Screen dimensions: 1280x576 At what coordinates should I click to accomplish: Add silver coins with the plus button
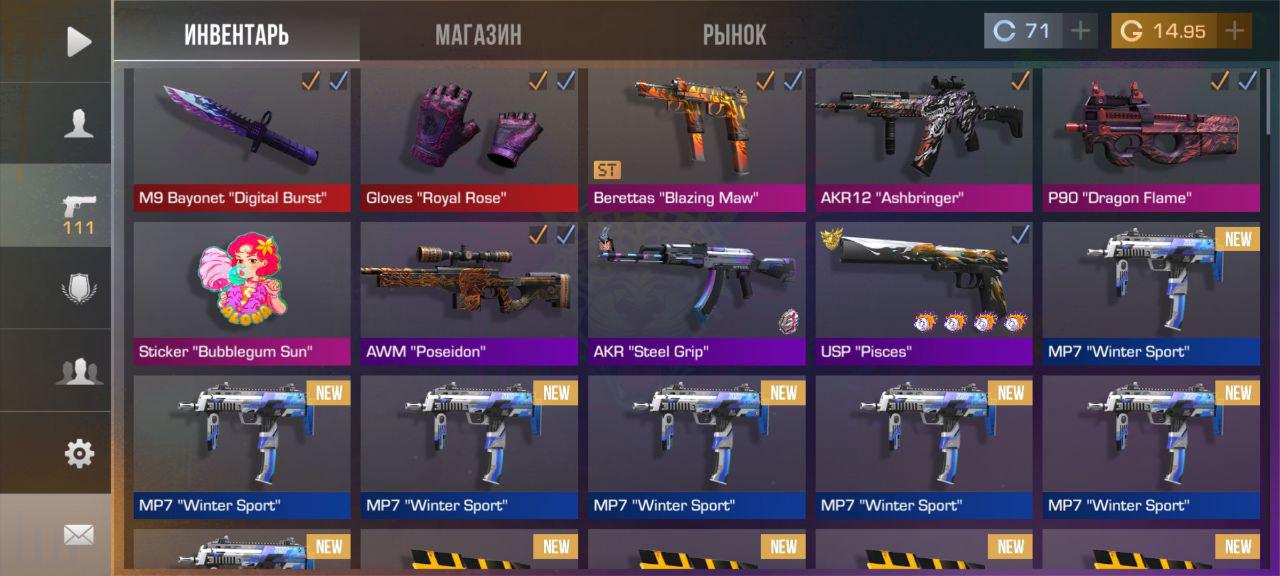click(x=1080, y=31)
